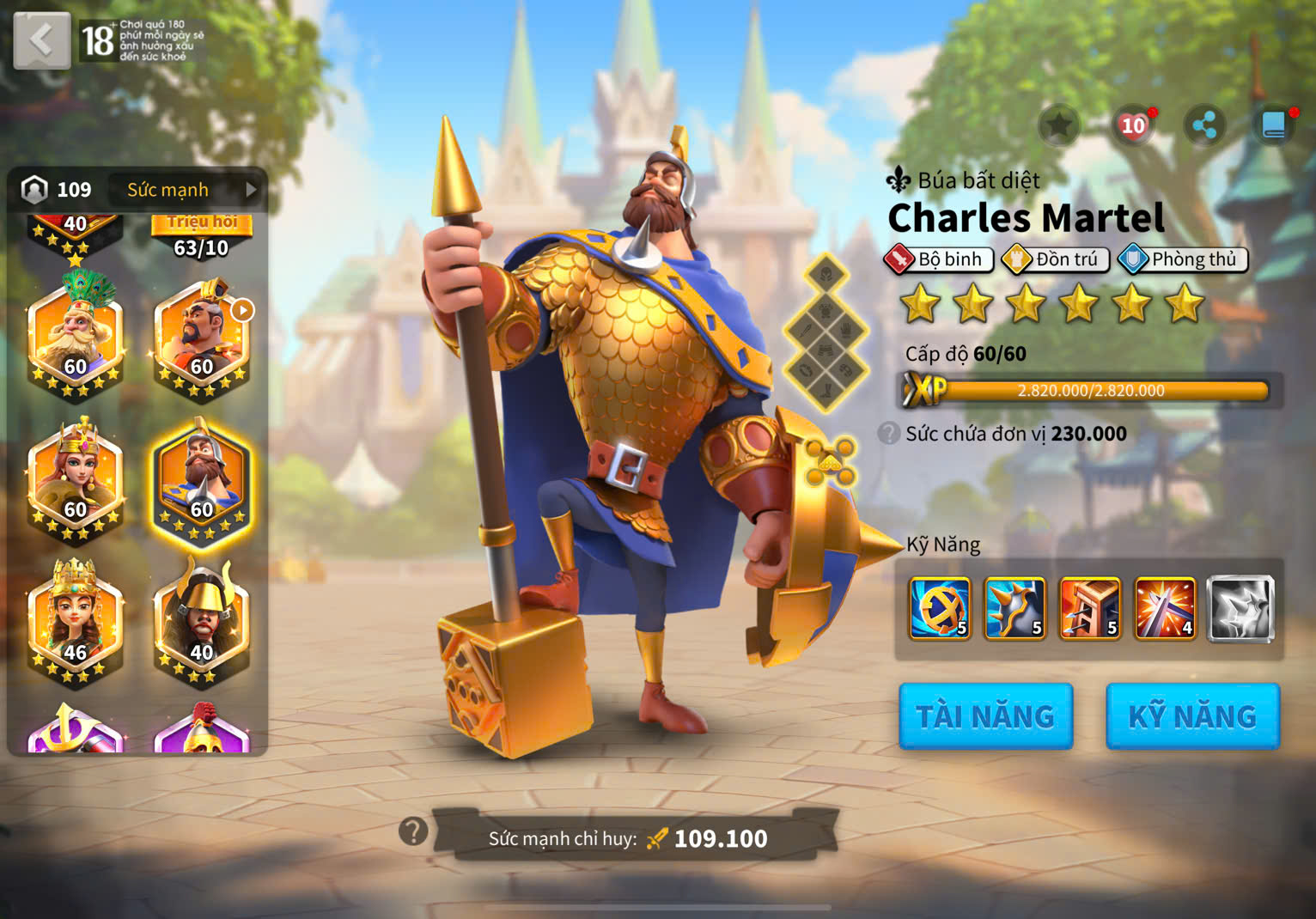View the level 4 sword burst skill
This screenshot has height=919, width=1316.
point(1165,609)
